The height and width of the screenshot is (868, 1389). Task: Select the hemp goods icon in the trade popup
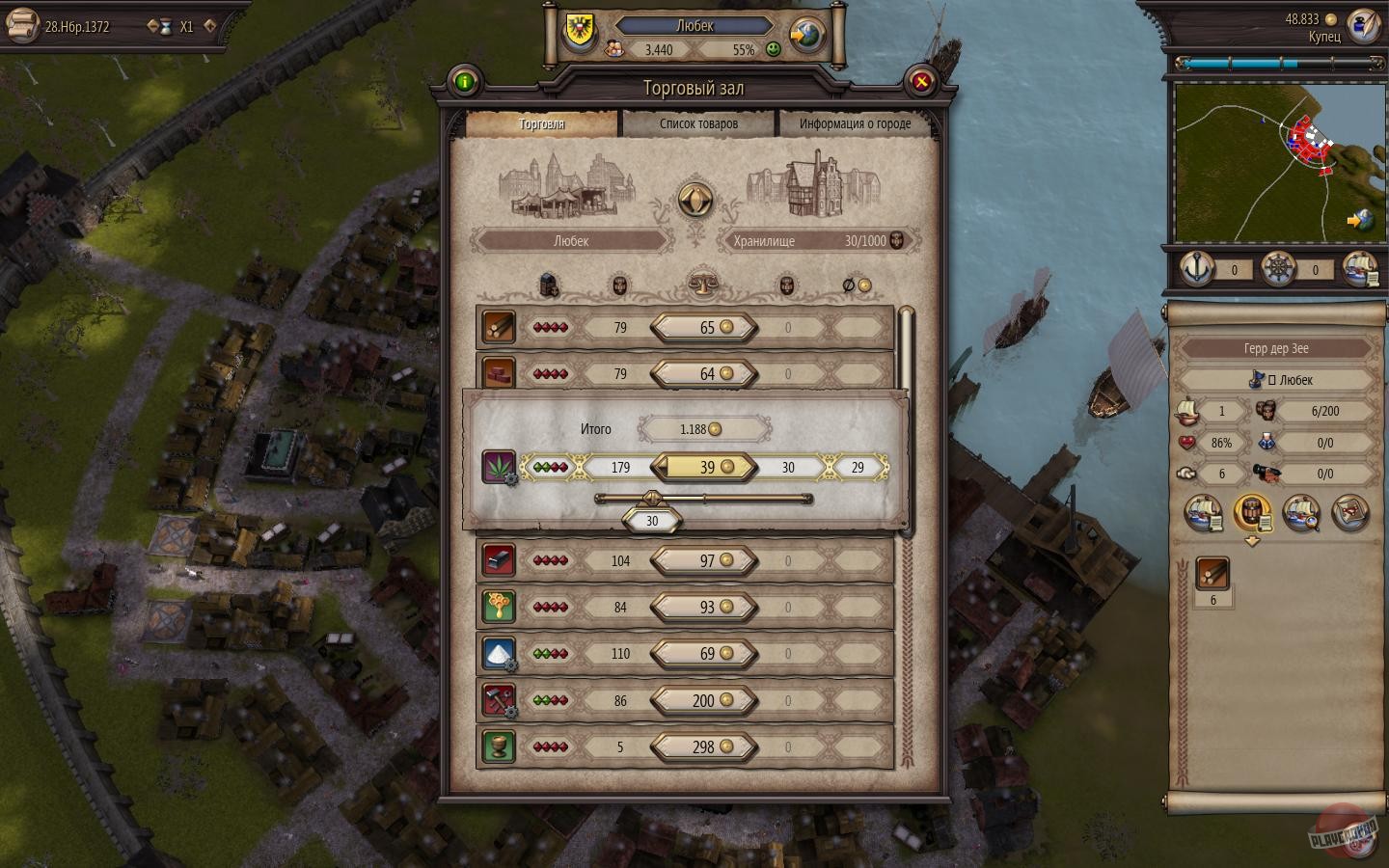pyautogui.click(x=501, y=467)
